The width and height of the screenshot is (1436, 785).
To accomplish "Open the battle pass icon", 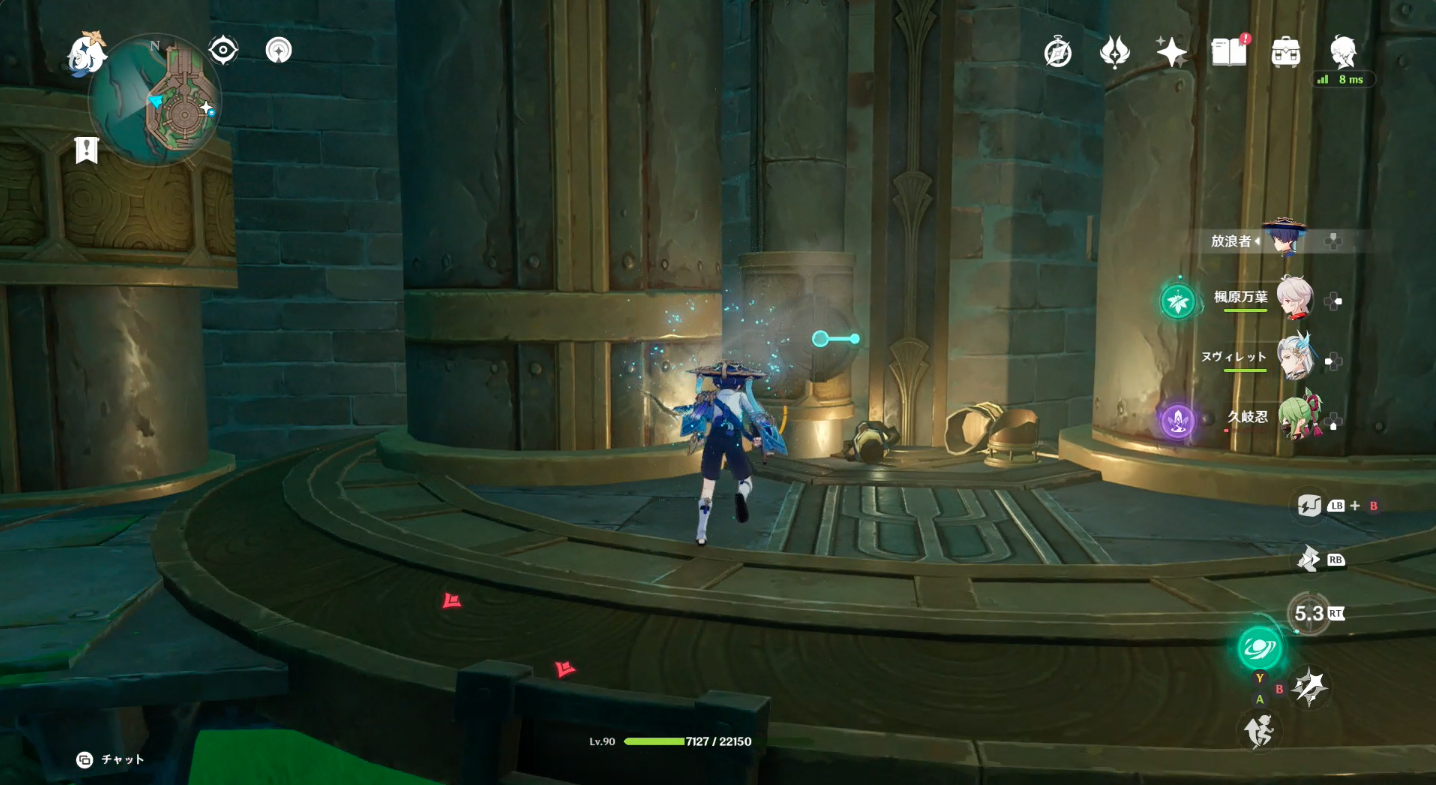I will 1115,52.
